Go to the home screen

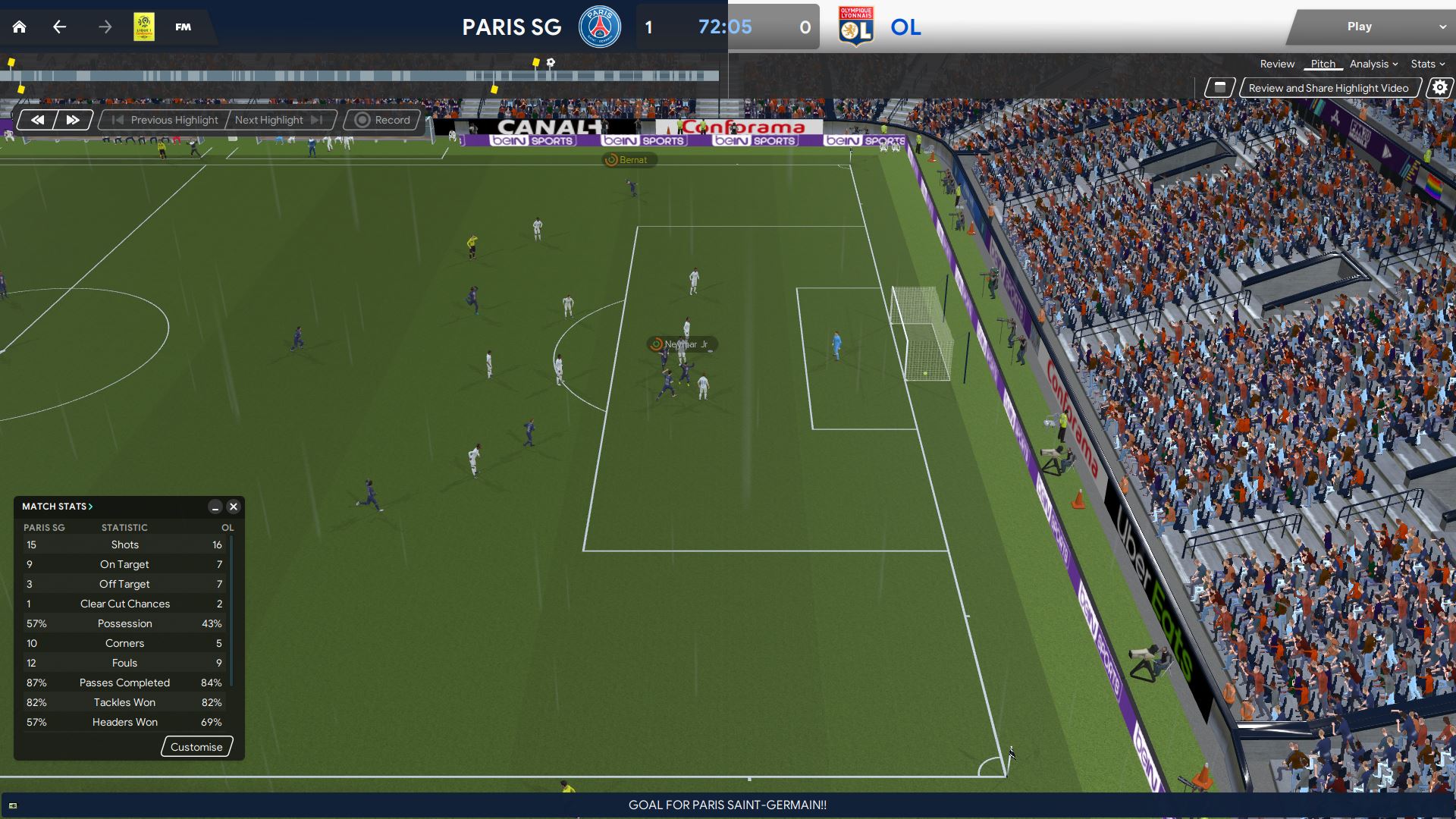(x=20, y=27)
